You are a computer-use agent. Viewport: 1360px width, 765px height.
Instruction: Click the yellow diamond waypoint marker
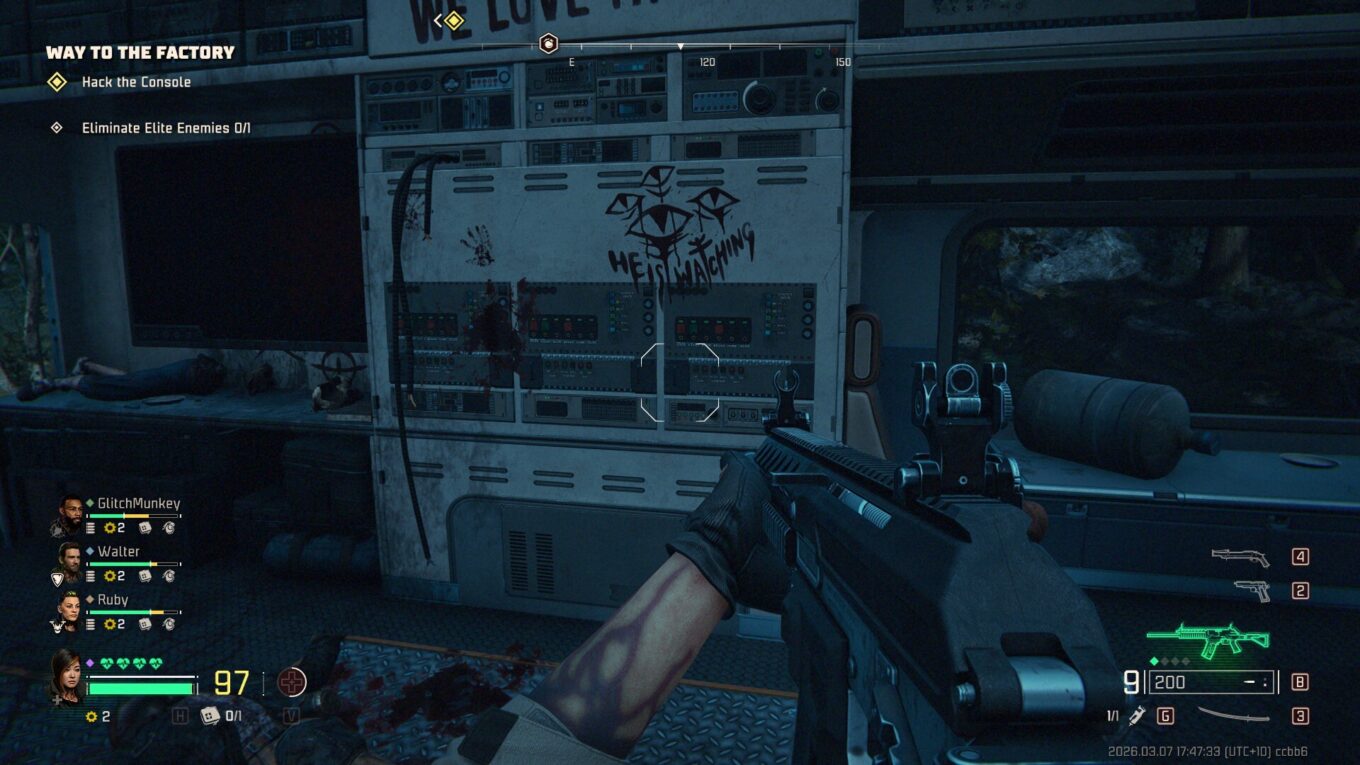point(454,20)
